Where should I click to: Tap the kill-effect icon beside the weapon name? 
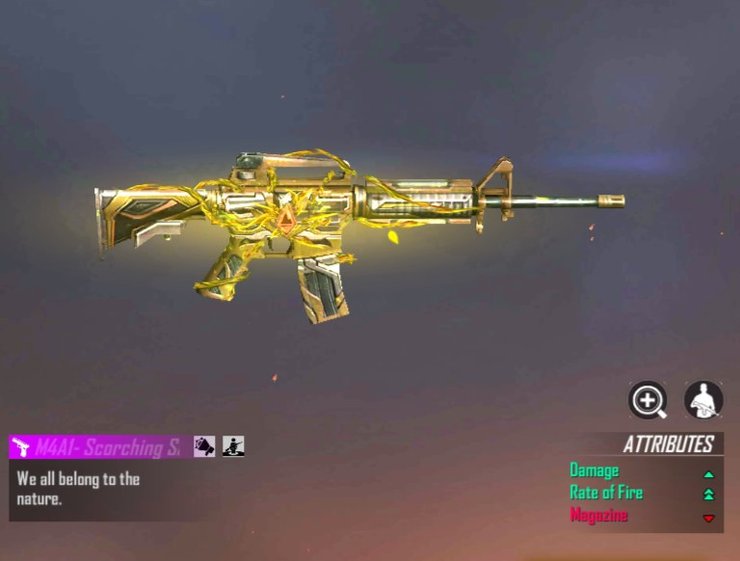point(205,447)
